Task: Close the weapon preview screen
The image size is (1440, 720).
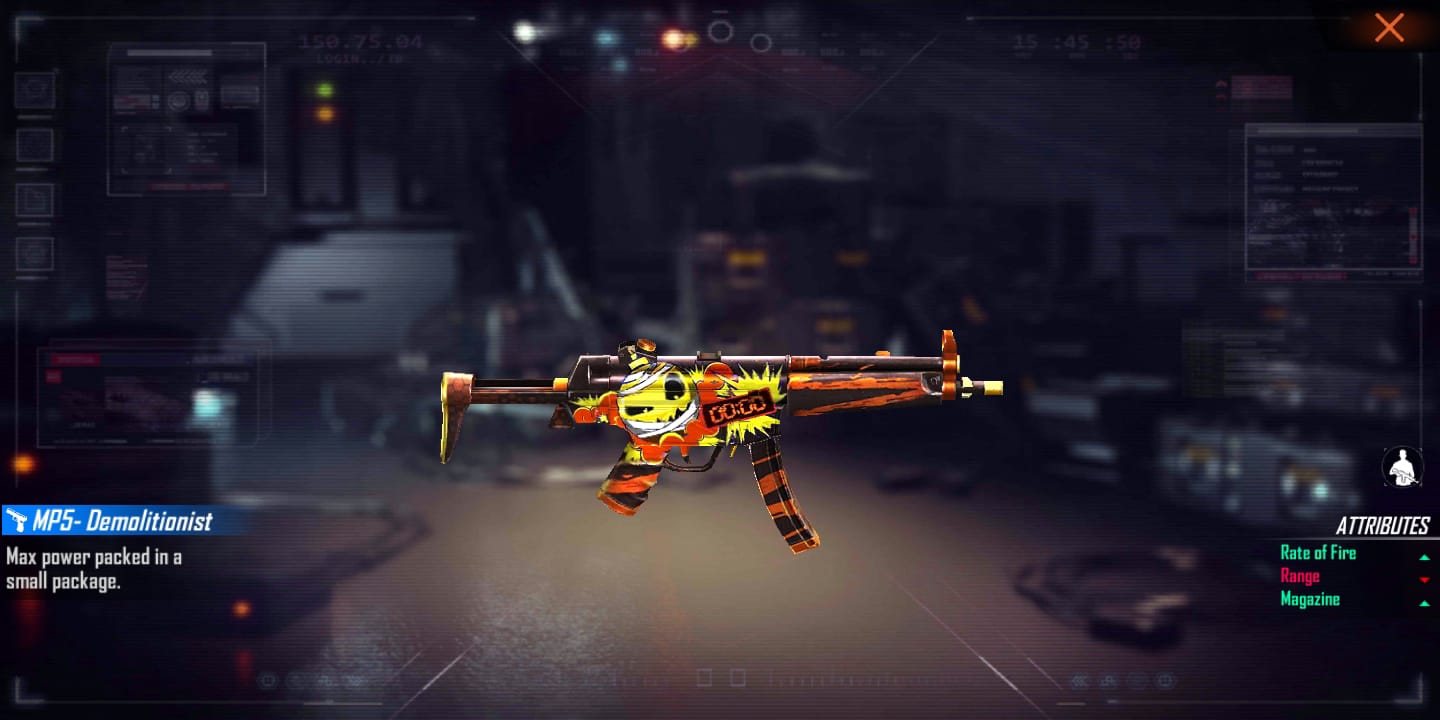Action: click(1389, 28)
